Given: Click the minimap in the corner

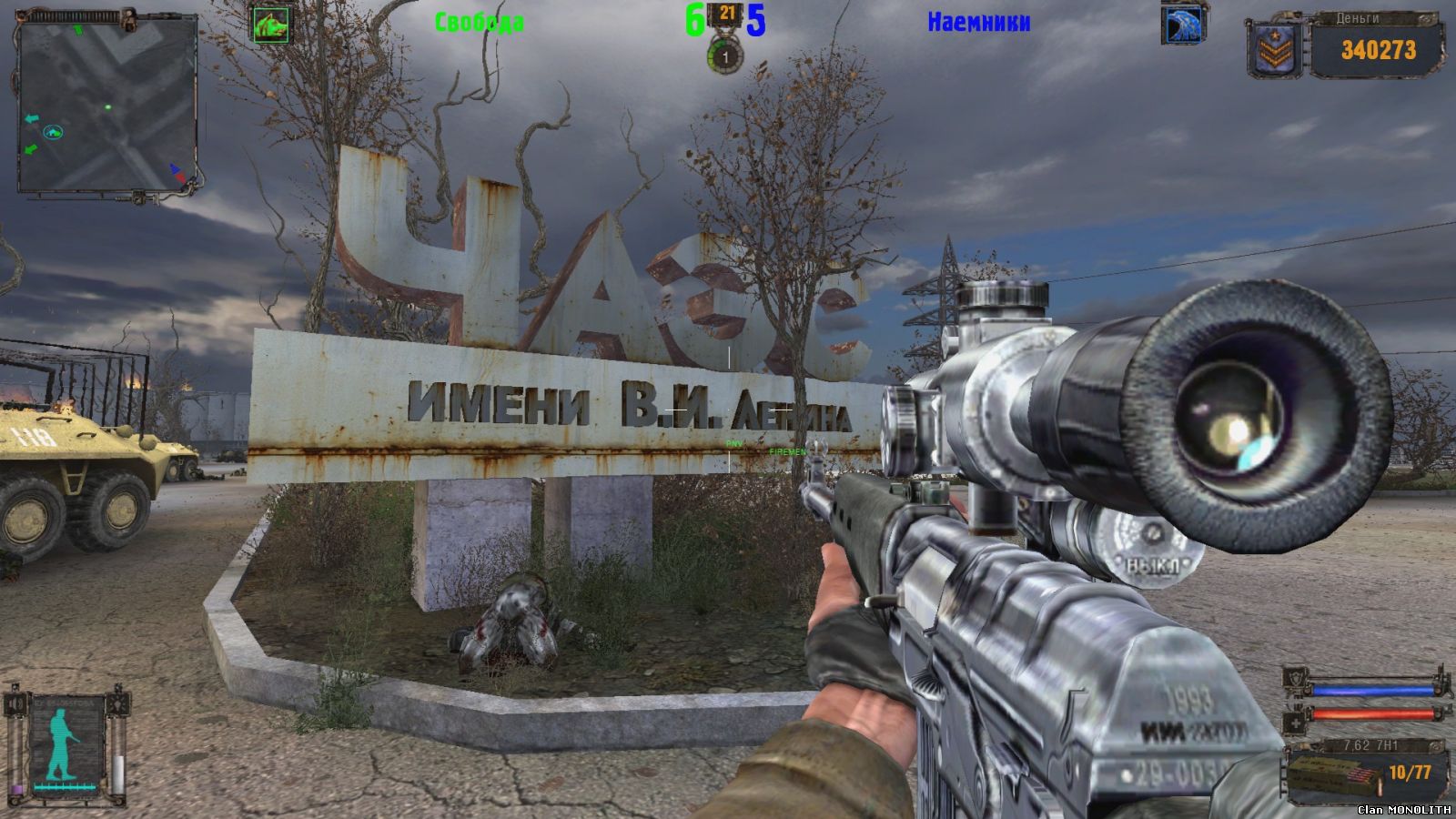Looking at the screenshot, I should 107,104.
